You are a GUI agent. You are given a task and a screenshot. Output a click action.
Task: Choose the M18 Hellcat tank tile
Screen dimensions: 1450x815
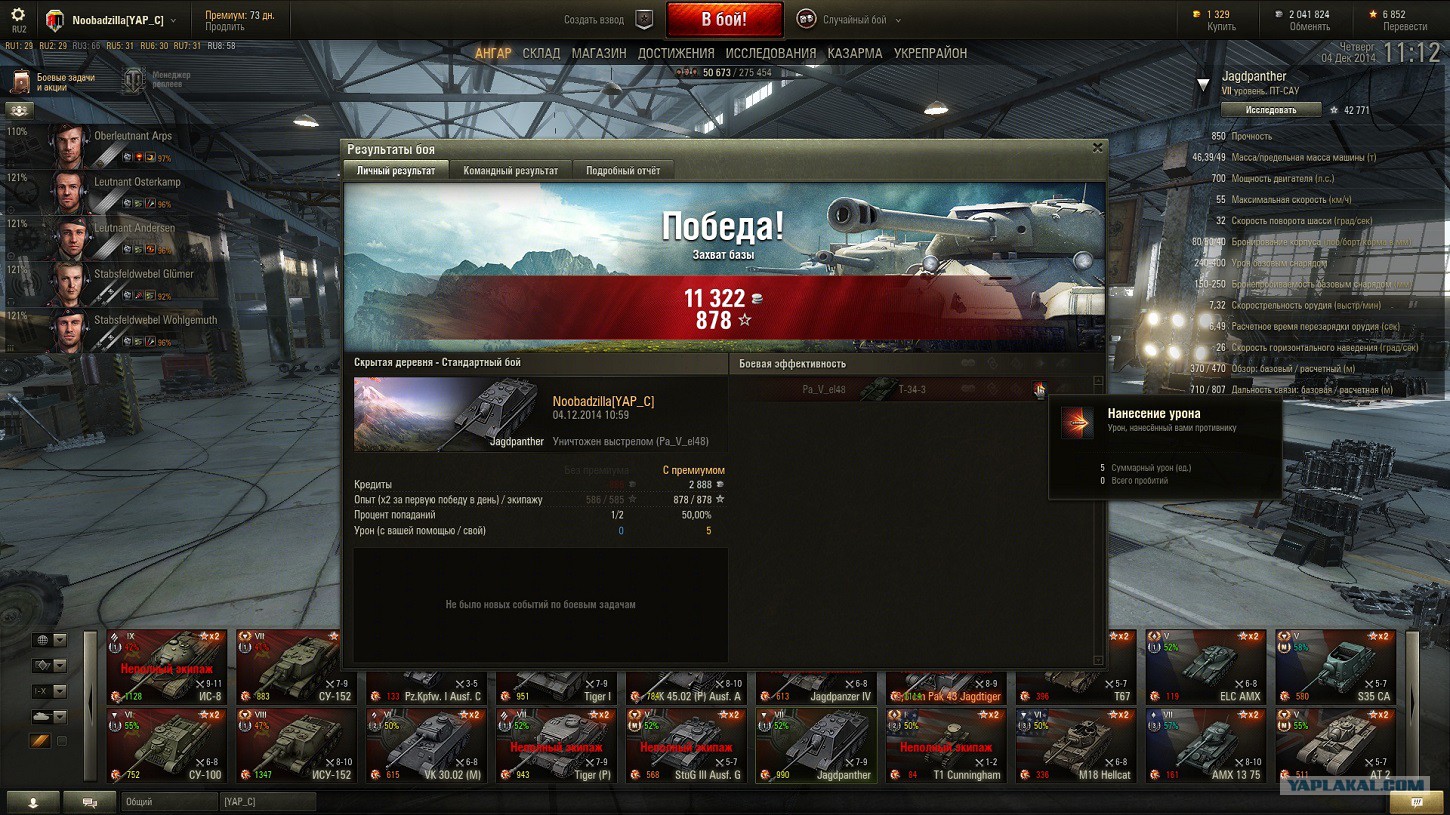(1077, 746)
